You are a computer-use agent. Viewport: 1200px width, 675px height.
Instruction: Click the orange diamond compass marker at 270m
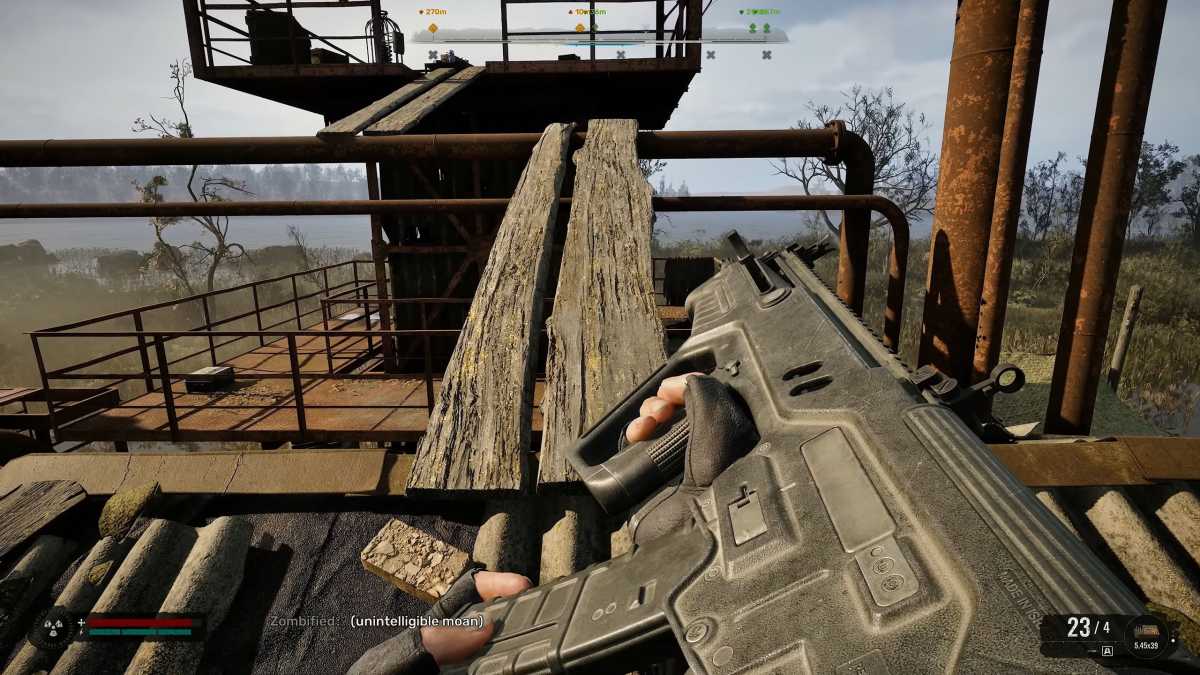(433, 27)
